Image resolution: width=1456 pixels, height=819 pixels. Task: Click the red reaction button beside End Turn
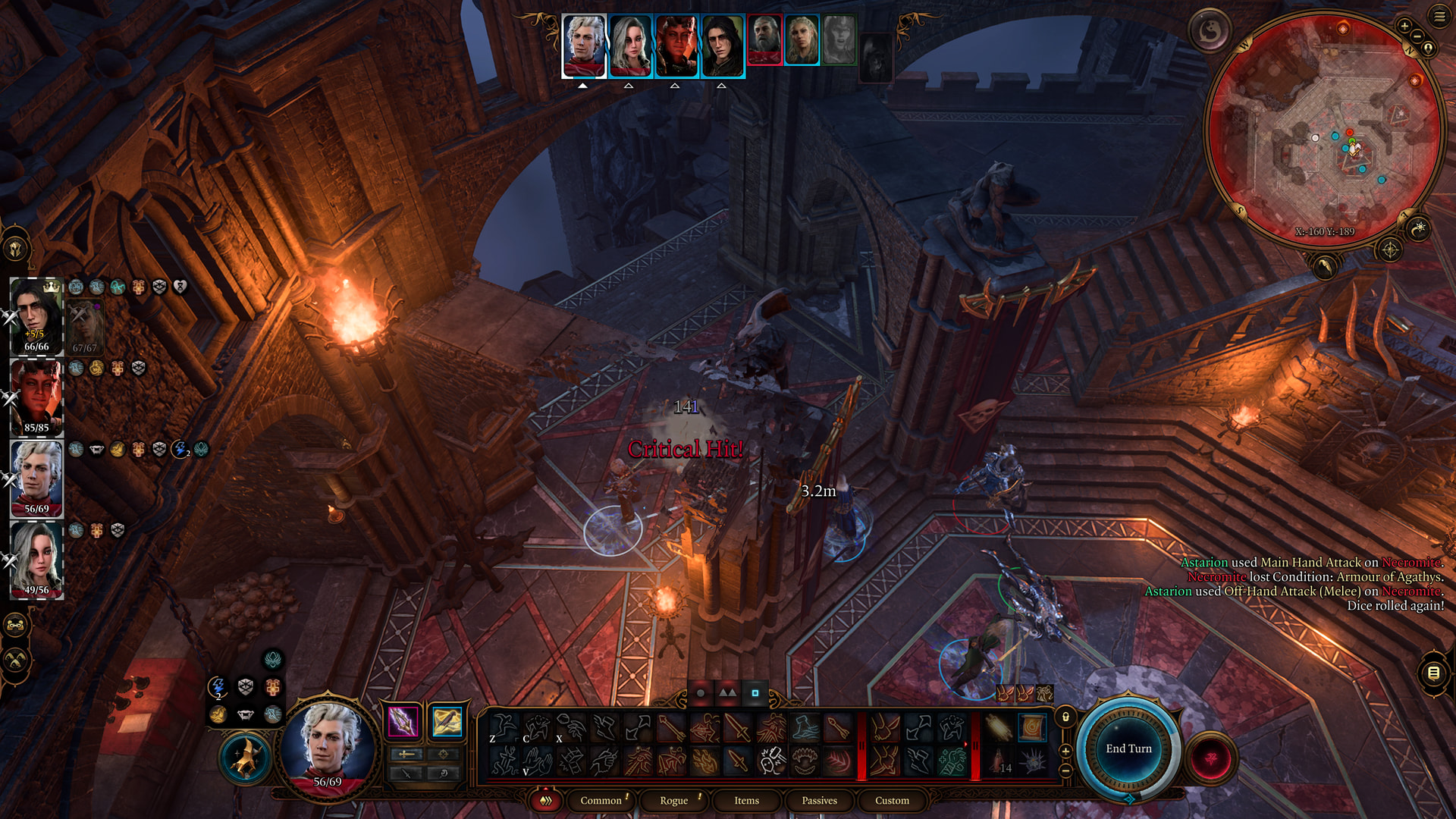[x=1211, y=757]
